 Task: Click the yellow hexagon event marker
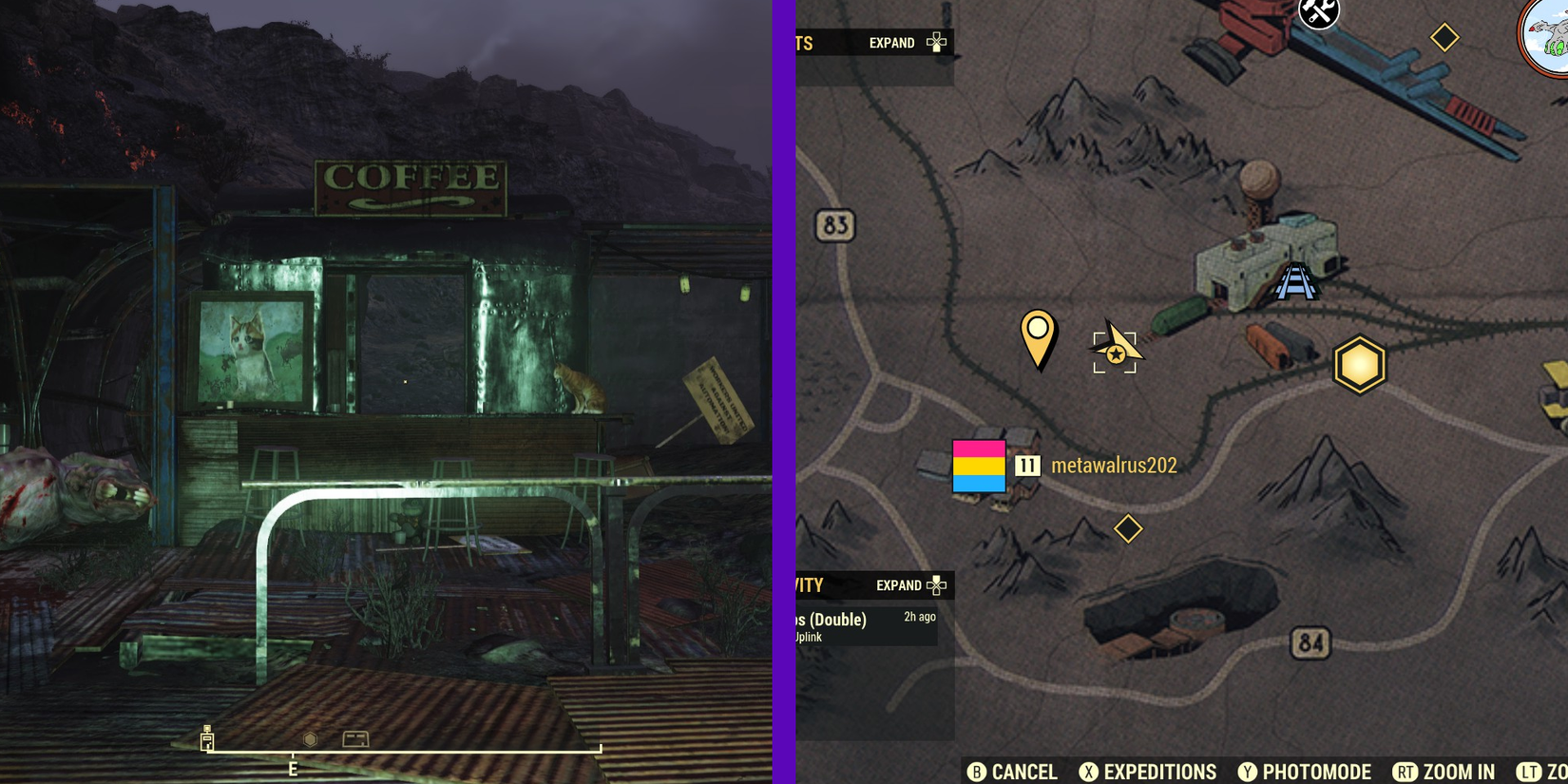pos(1359,365)
